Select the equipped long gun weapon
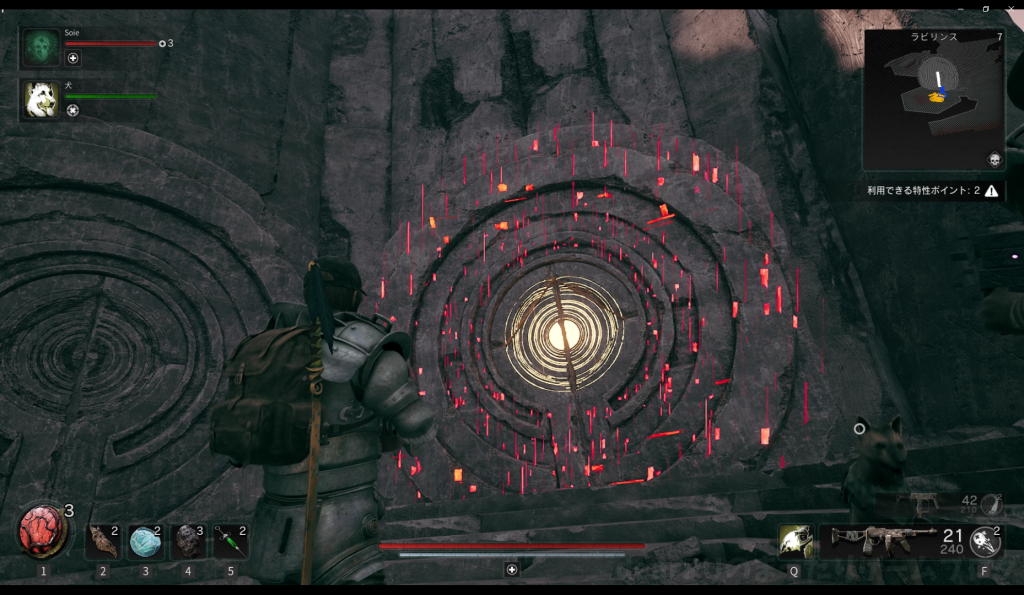Image resolution: width=1024 pixels, height=595 pixels. click(877, 541)
